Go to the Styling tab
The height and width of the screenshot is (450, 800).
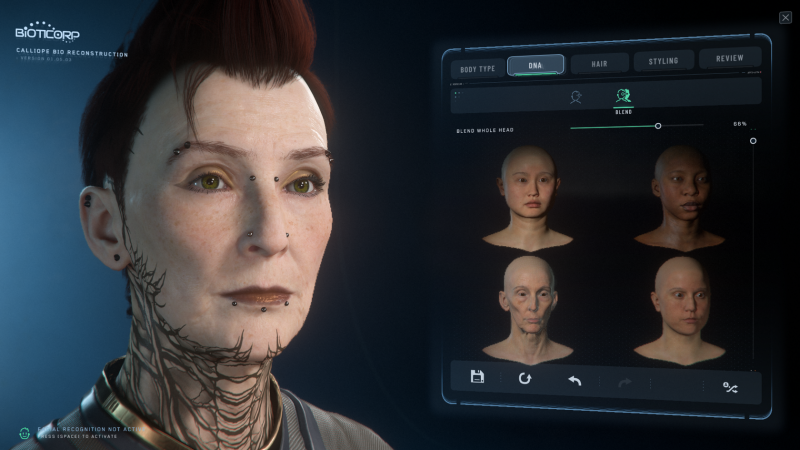tap(663, 61)
